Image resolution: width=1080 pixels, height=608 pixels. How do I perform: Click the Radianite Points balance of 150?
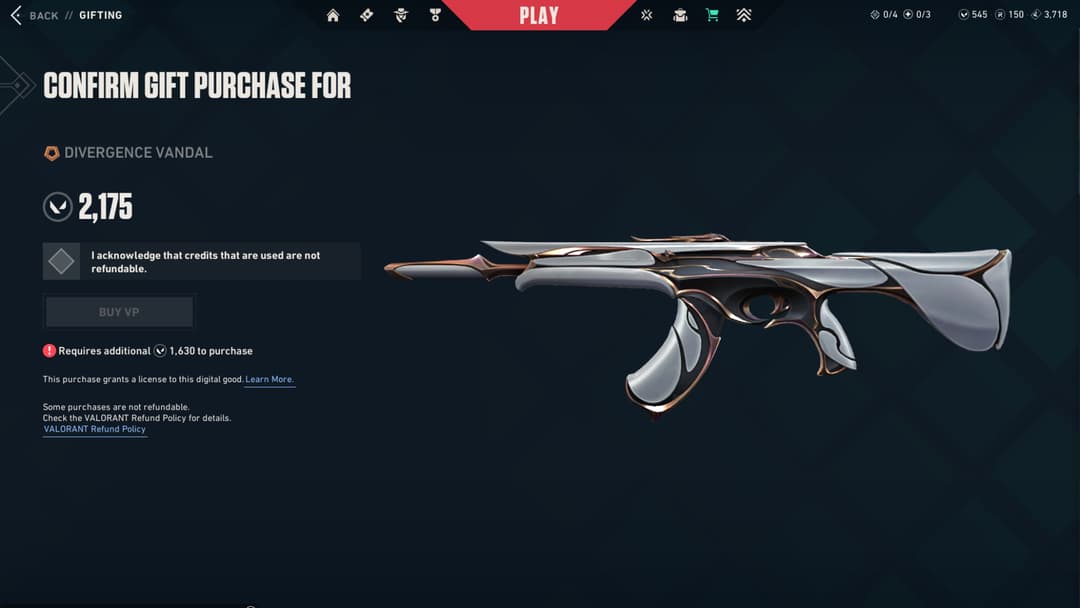(x=1010, y=15)
